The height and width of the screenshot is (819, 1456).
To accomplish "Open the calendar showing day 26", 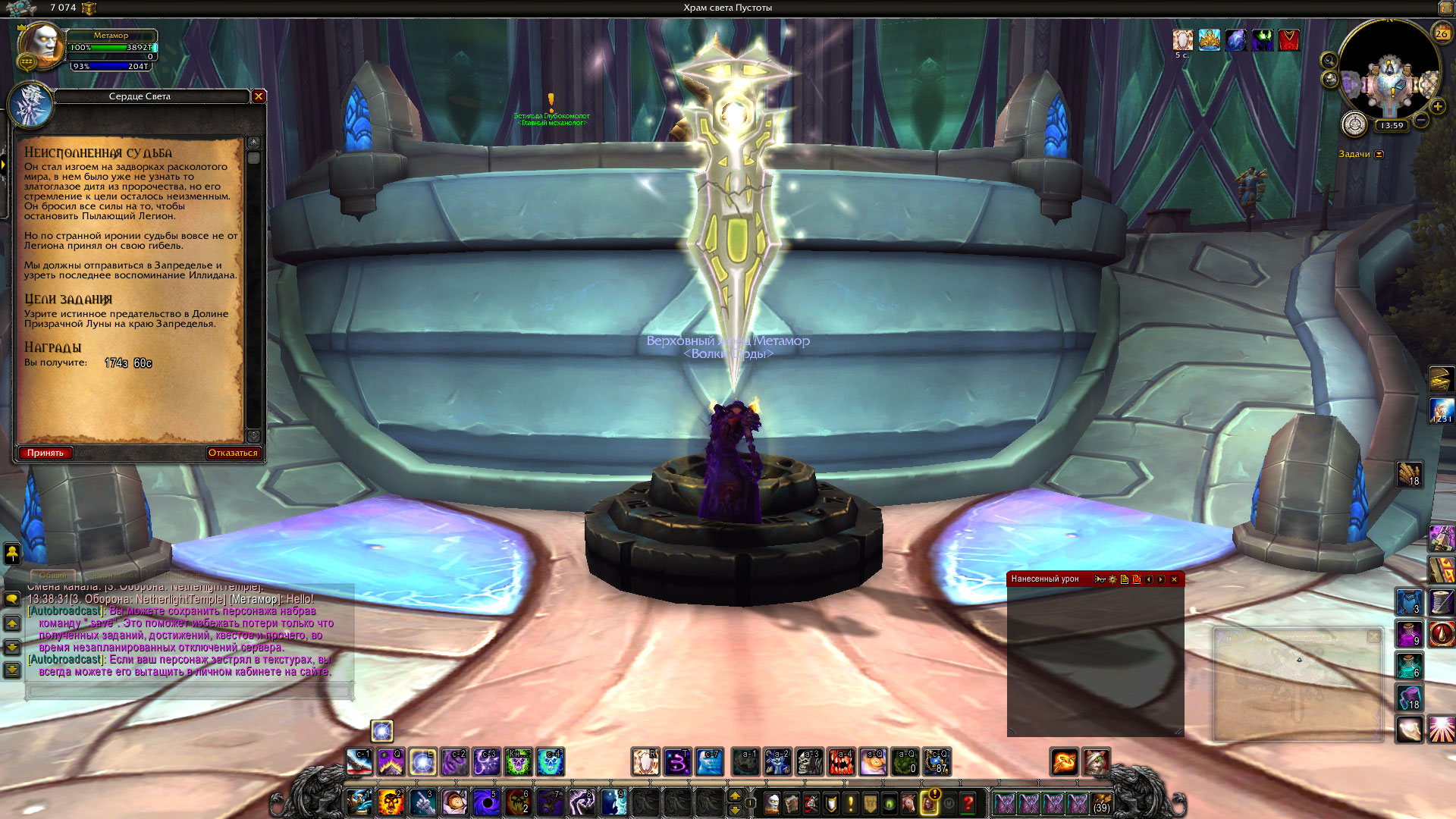I will [1441, 33].
